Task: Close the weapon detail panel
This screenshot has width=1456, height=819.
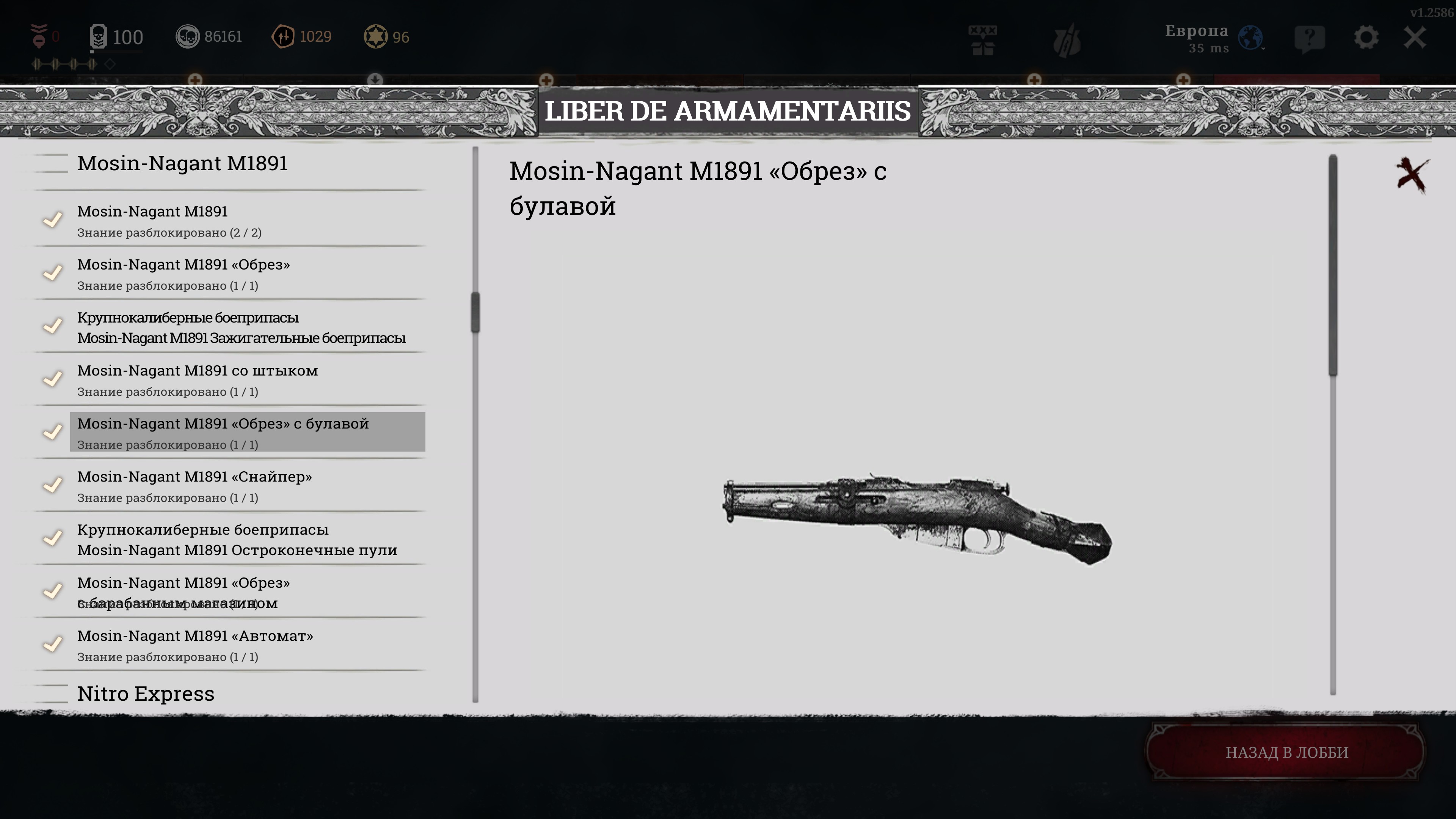Action: coord(1411,175)
